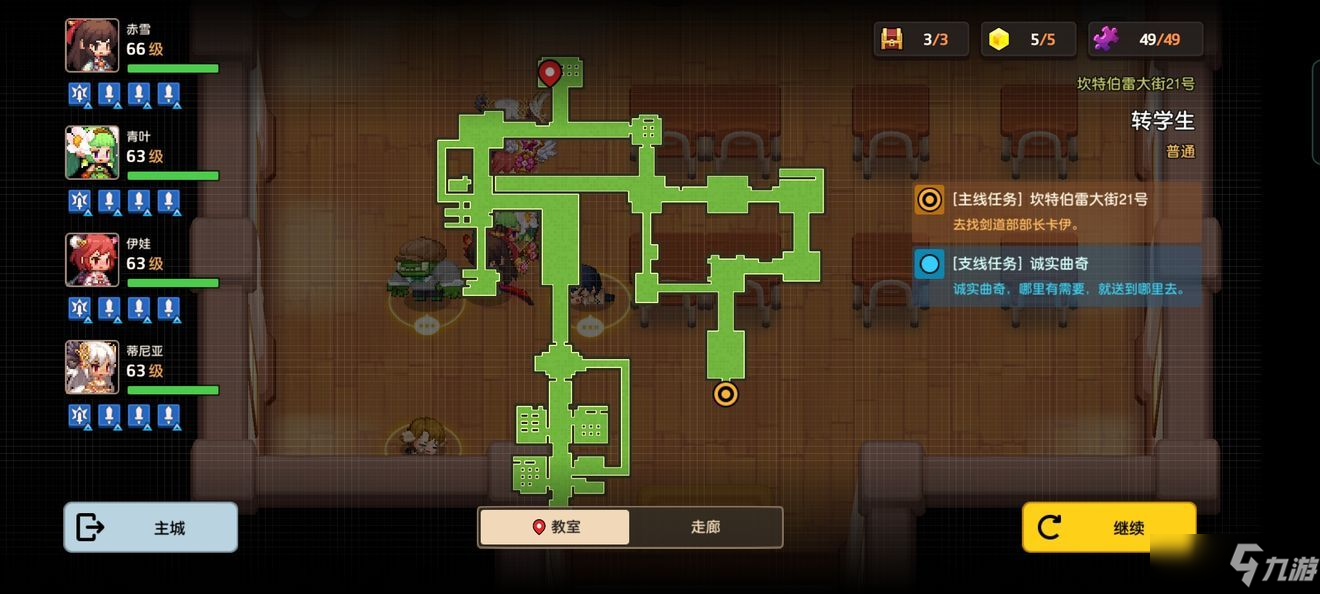Switch to the 教室 map tab
Image resolution: width=1320 pixels, height=594 pixels.
tap(555, 527)
